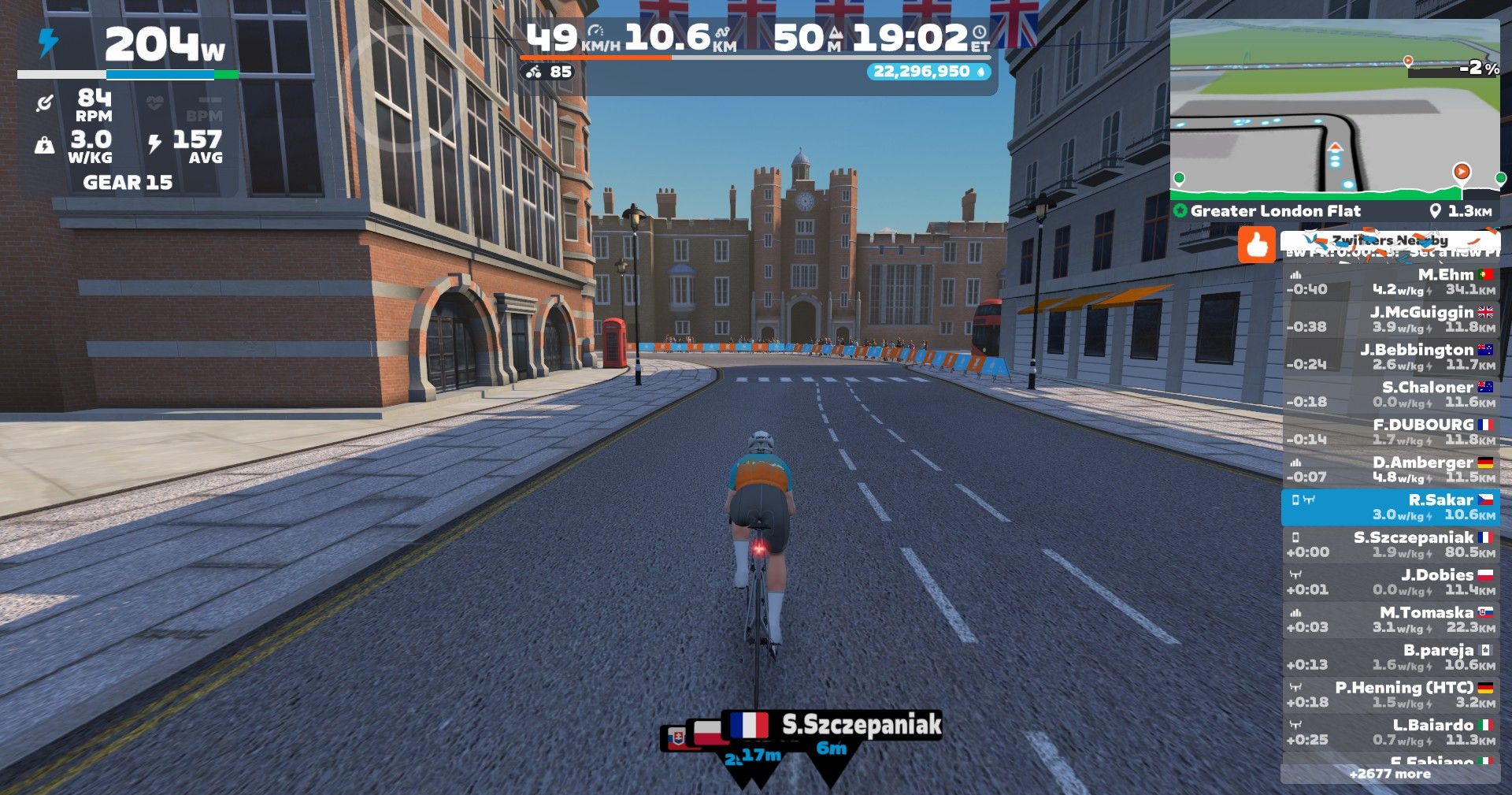Select B.pareja rider row

point(1390,657)
